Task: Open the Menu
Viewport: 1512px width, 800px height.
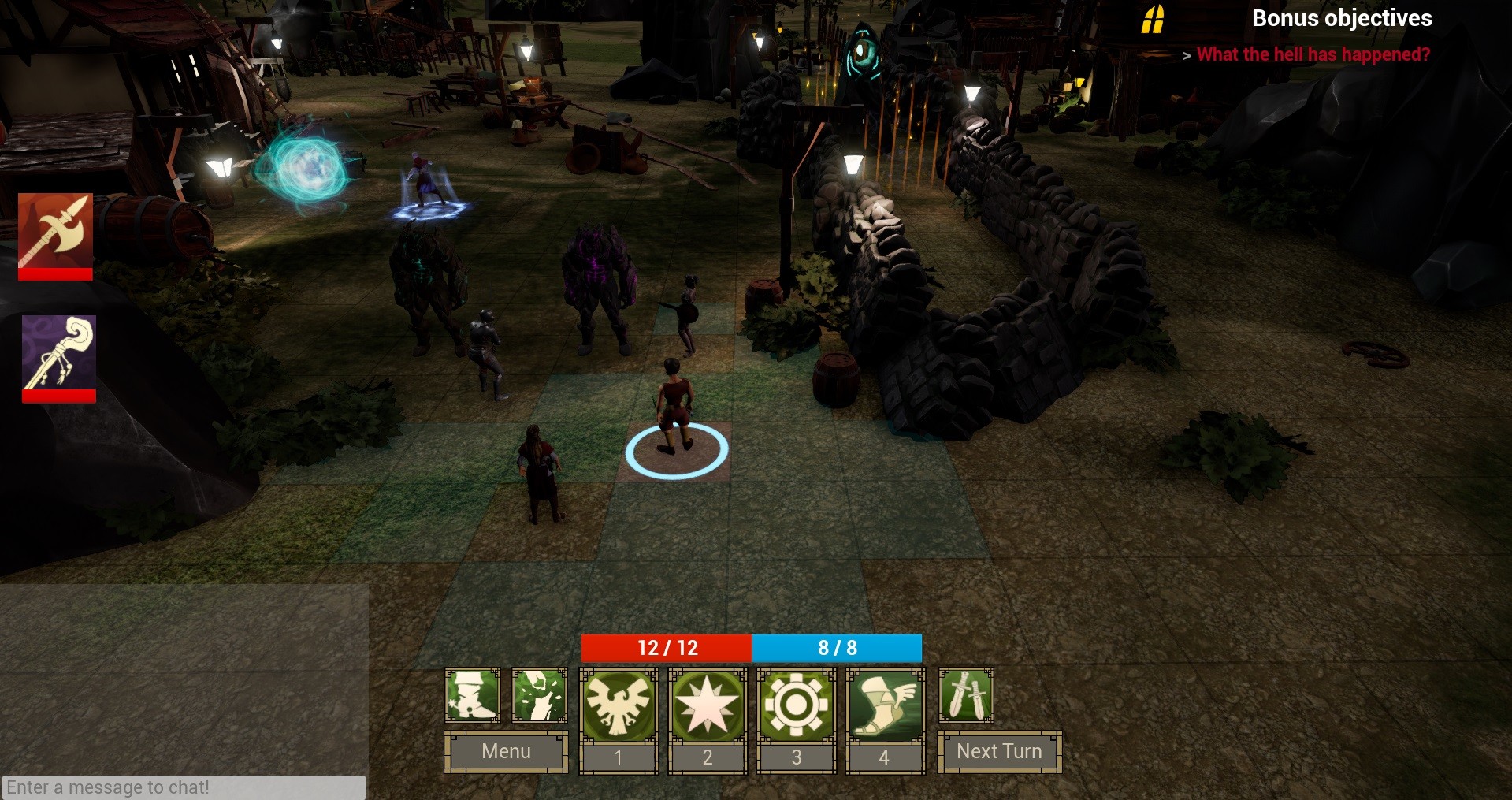Action: (x=506, y=751)
